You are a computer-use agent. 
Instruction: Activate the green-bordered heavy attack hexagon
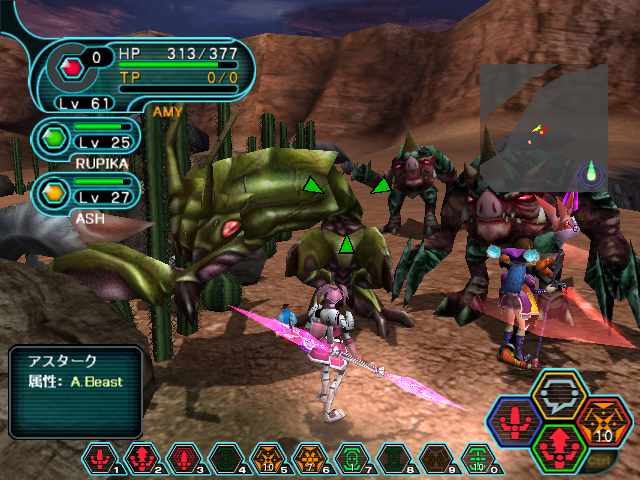coord(555,444)
